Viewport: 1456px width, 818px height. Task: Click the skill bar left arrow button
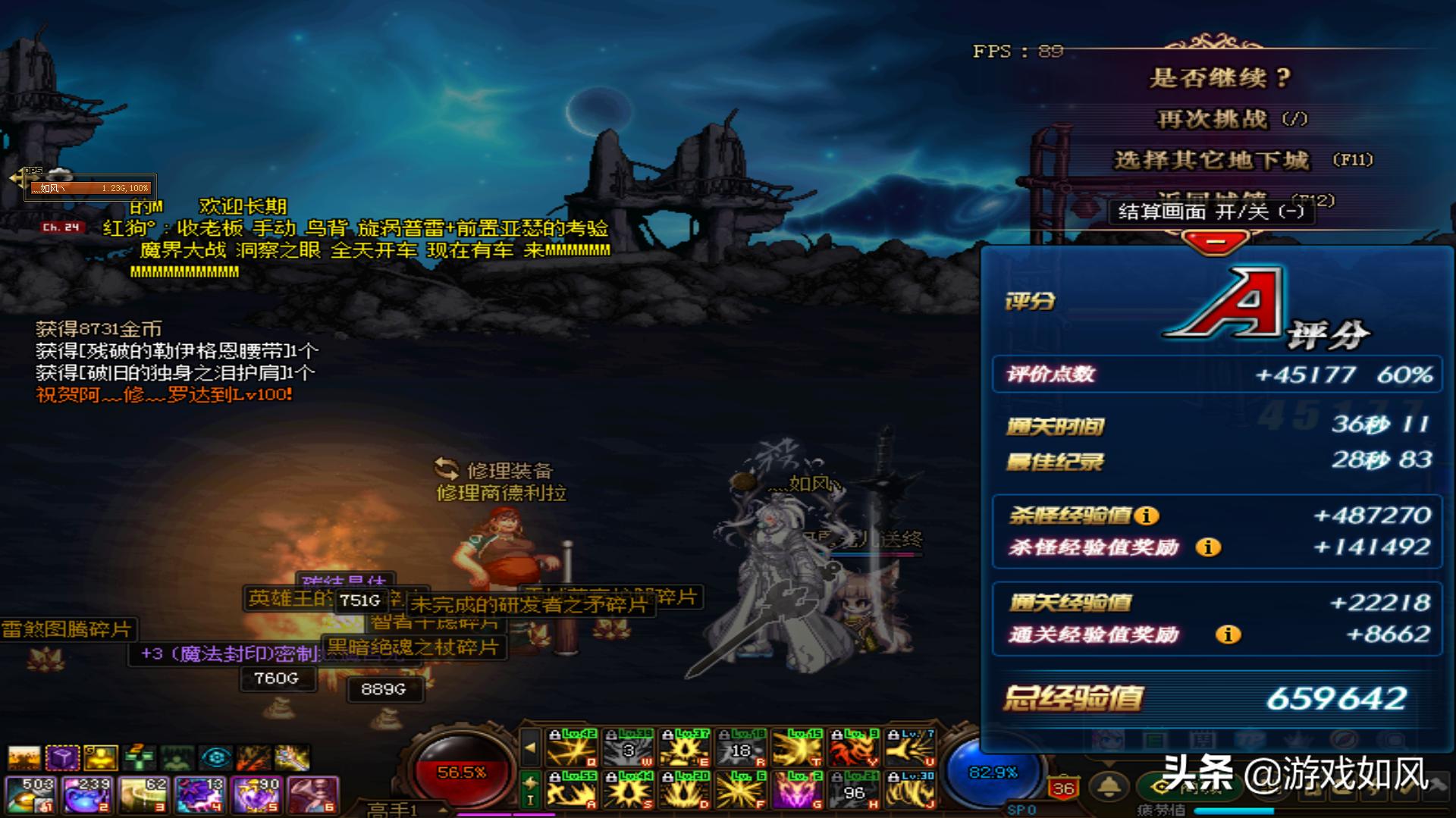pyautogui.click(x=530, y=747)
